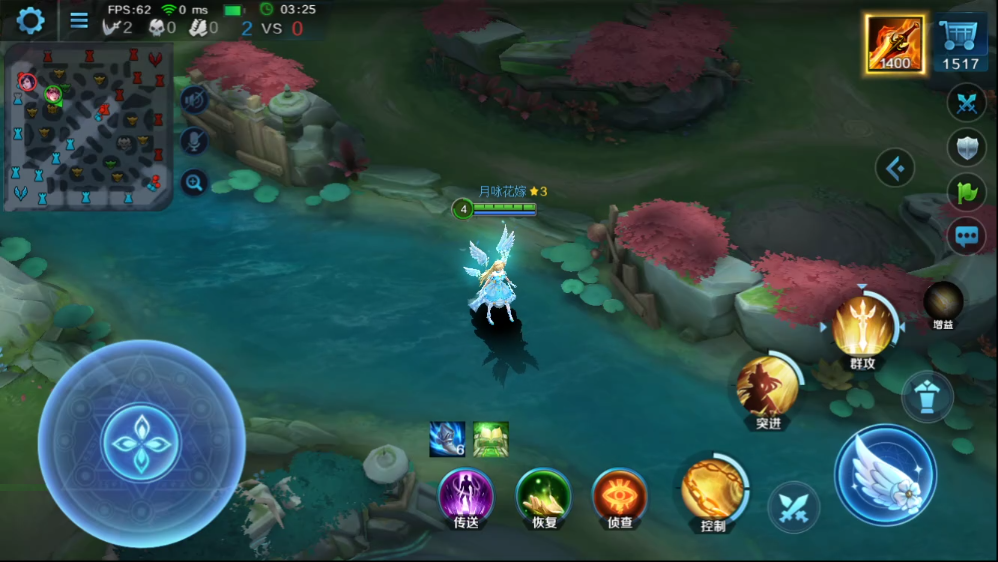
Task: Use the 增益 buff ability
Action: click(x=942, y=302)
